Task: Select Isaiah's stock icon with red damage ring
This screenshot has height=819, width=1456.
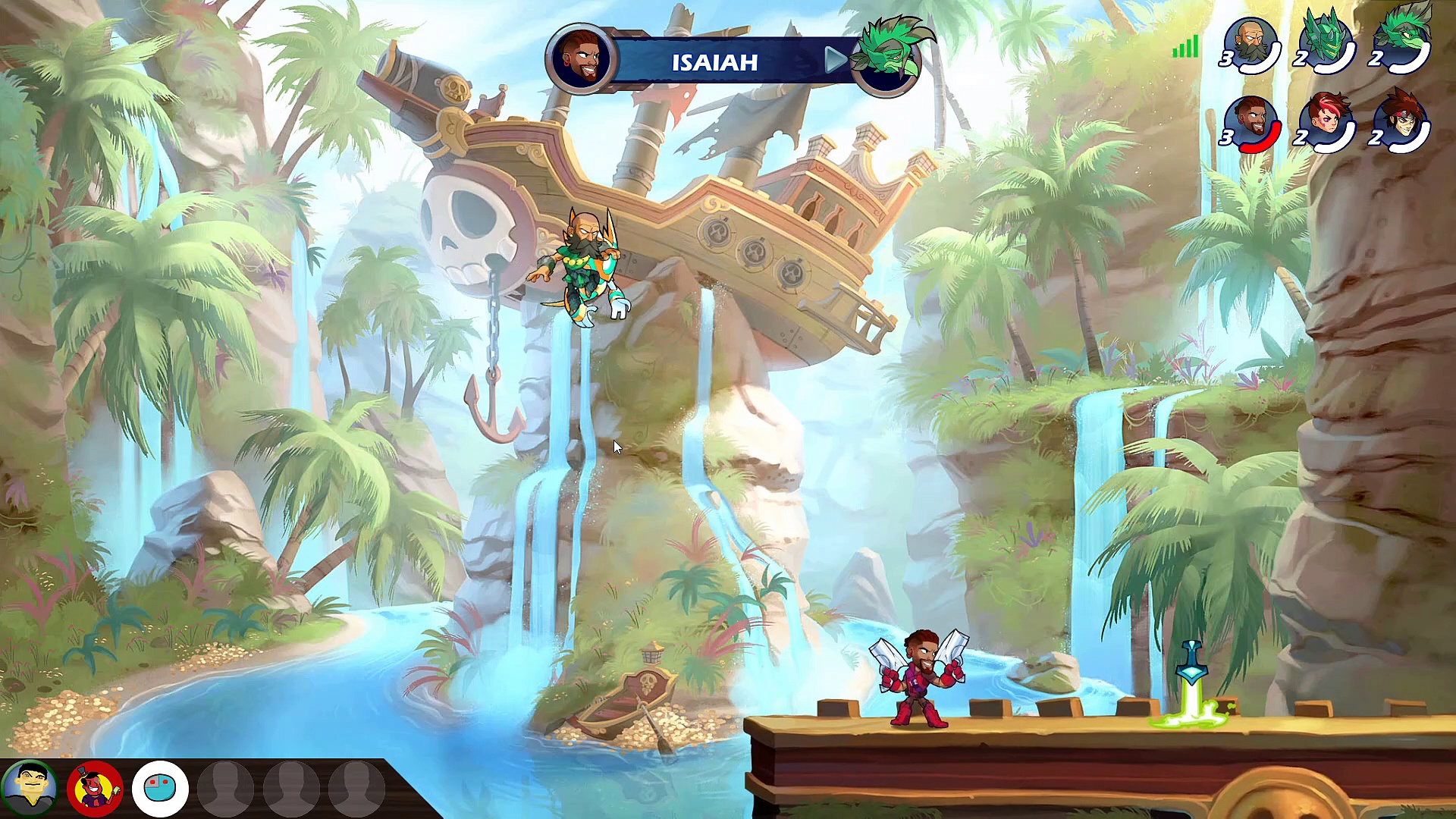Action: coord(1251,124)
